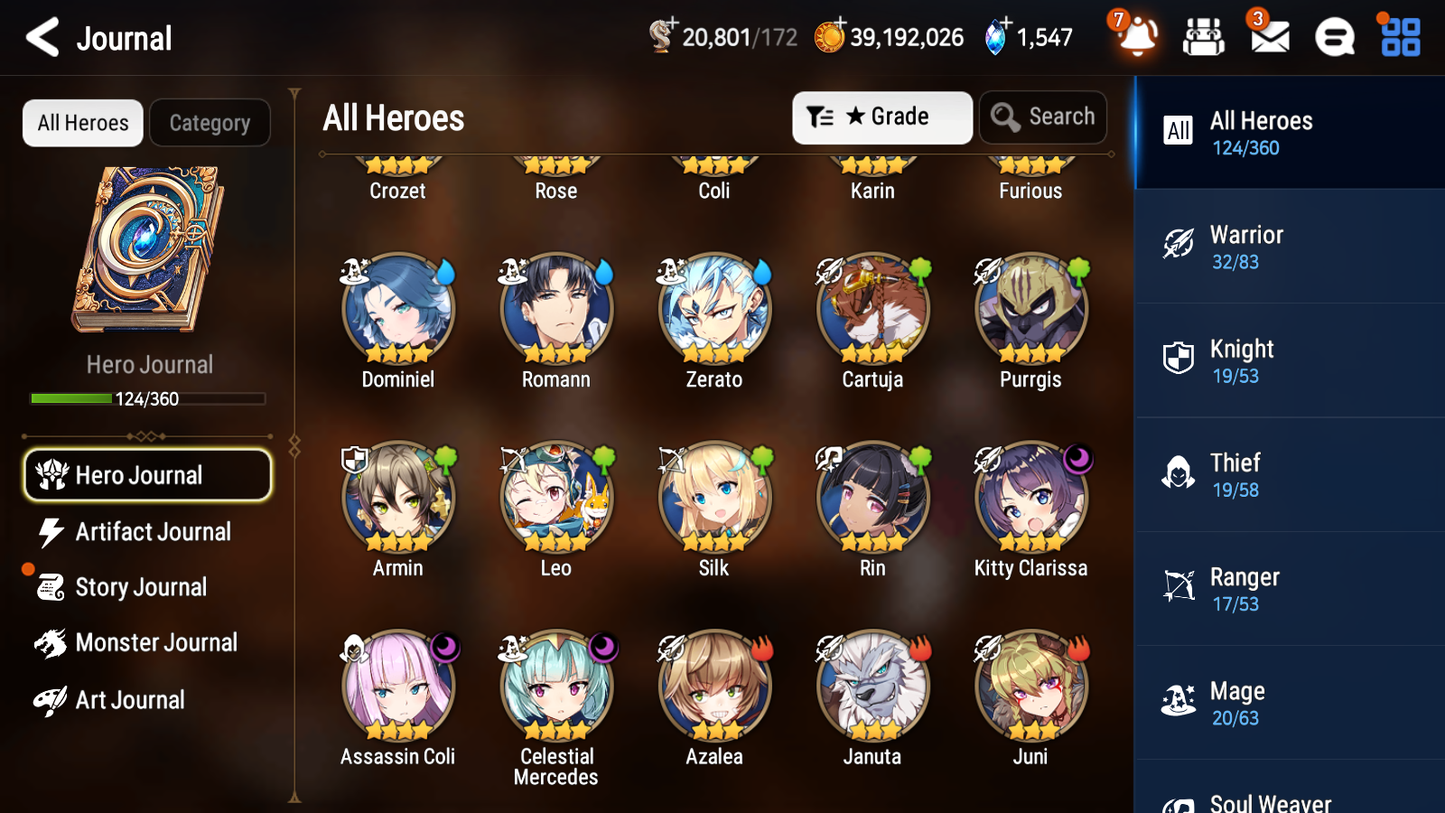This screenshot has height=813, width=1445.
Task: Go back using the back arrow
Action: click(42, 37)
